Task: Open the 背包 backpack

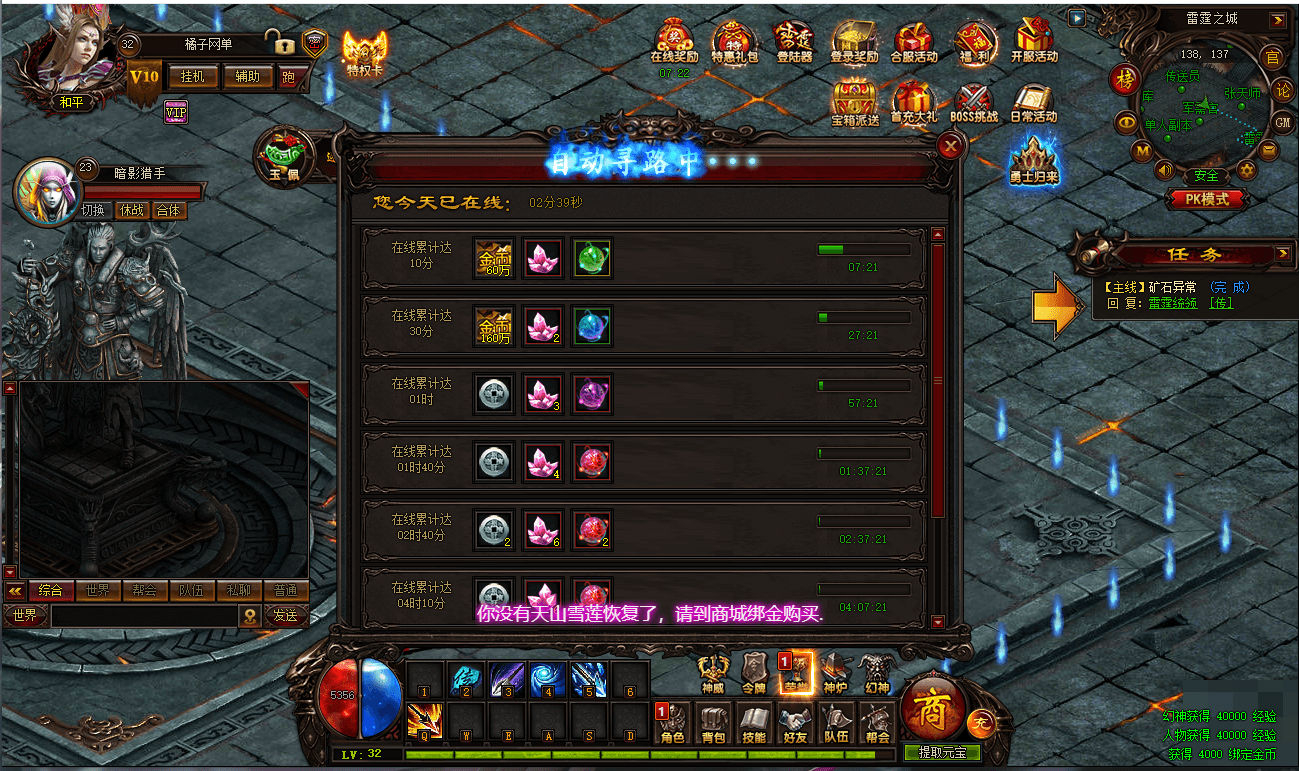Action: pos(713,724)
